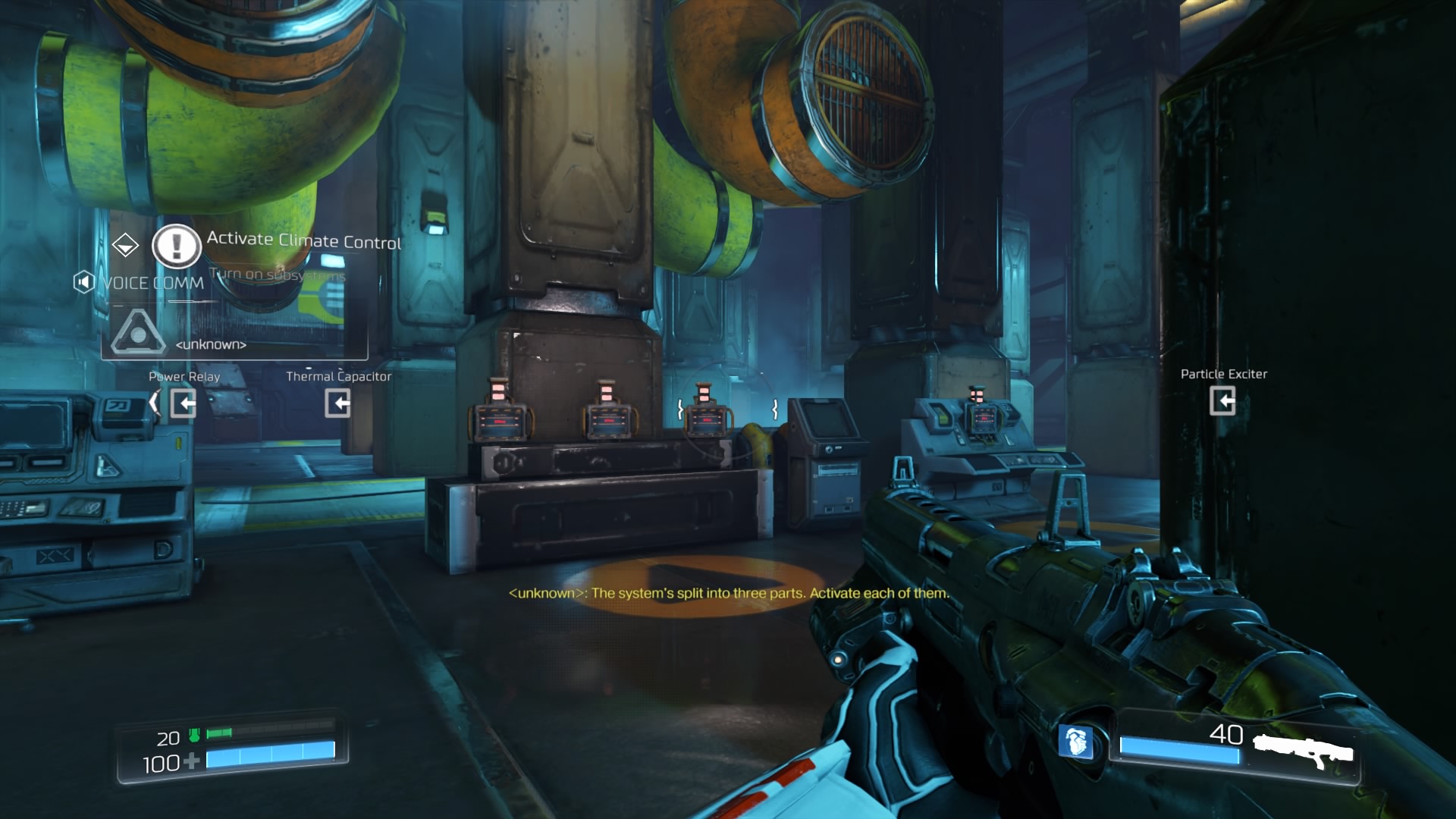Select the Thermal Capacitor waypoint marker
This screenshot has width=1456, height=819.
[338, 403]
